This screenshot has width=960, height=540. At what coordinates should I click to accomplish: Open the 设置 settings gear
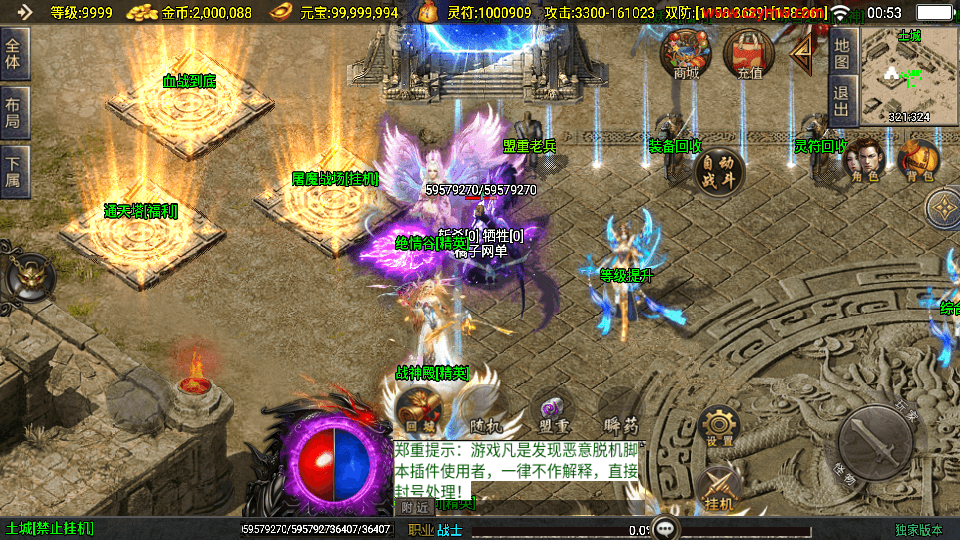pos(719,426)
